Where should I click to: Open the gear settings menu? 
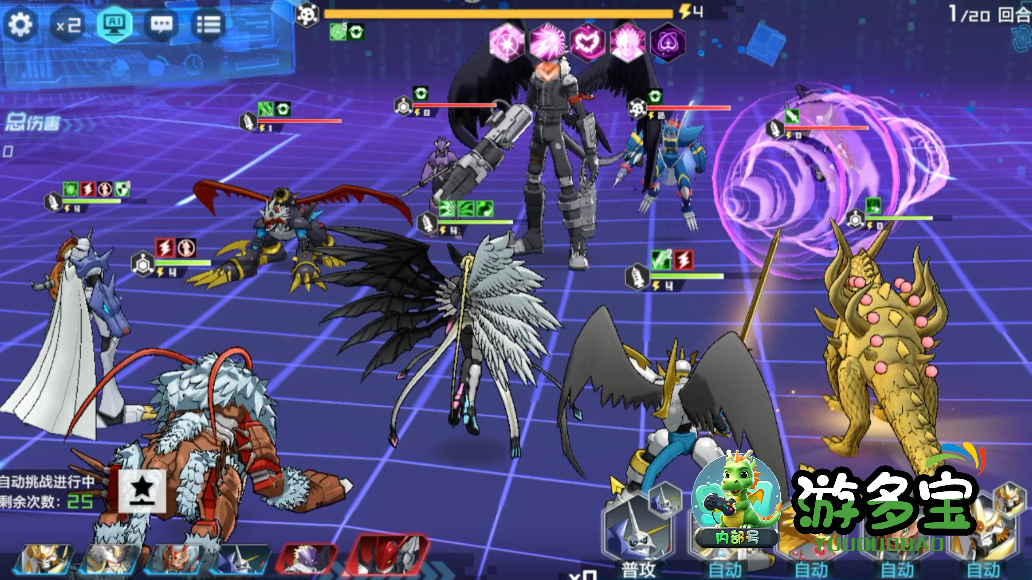[x=20, y=24]
